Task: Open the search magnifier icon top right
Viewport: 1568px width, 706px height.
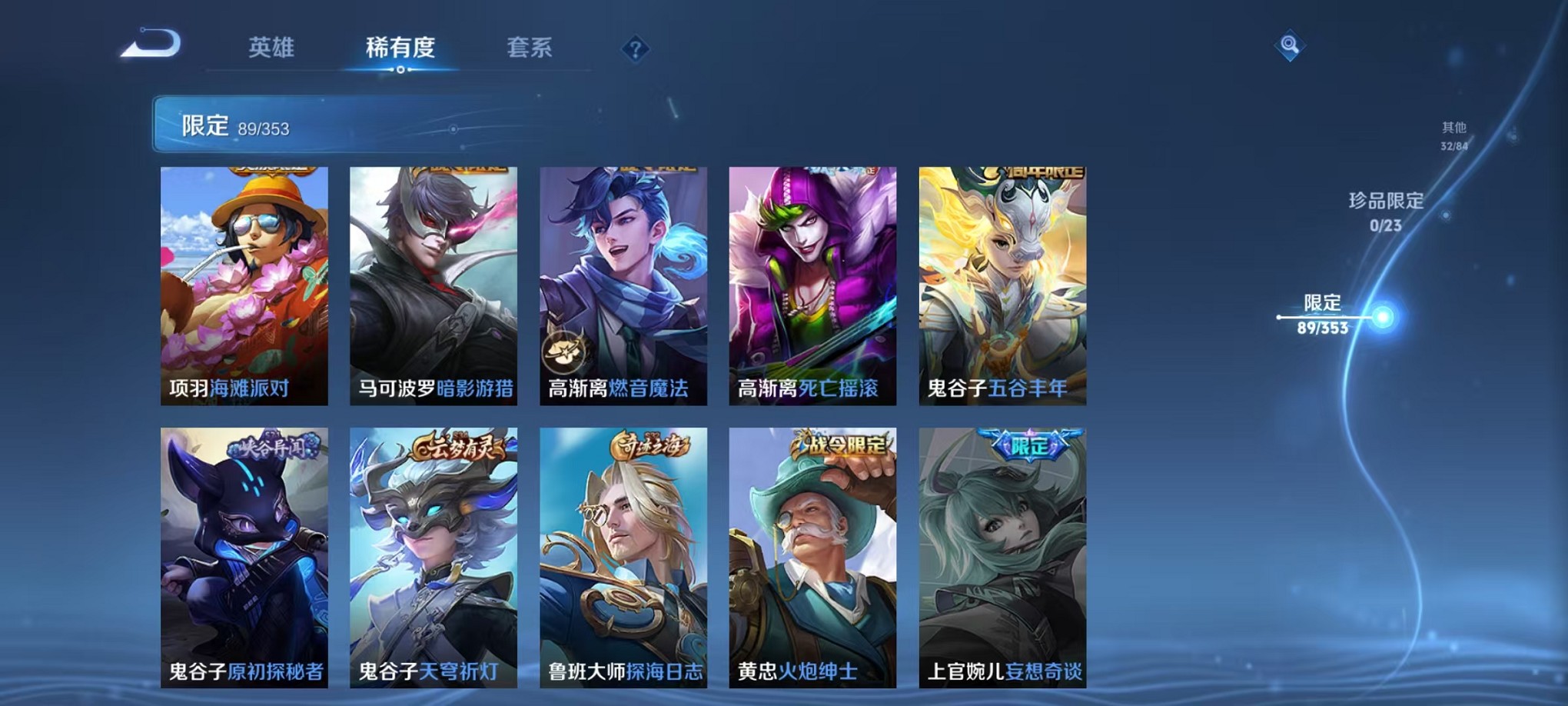Action: (1291, 44)
